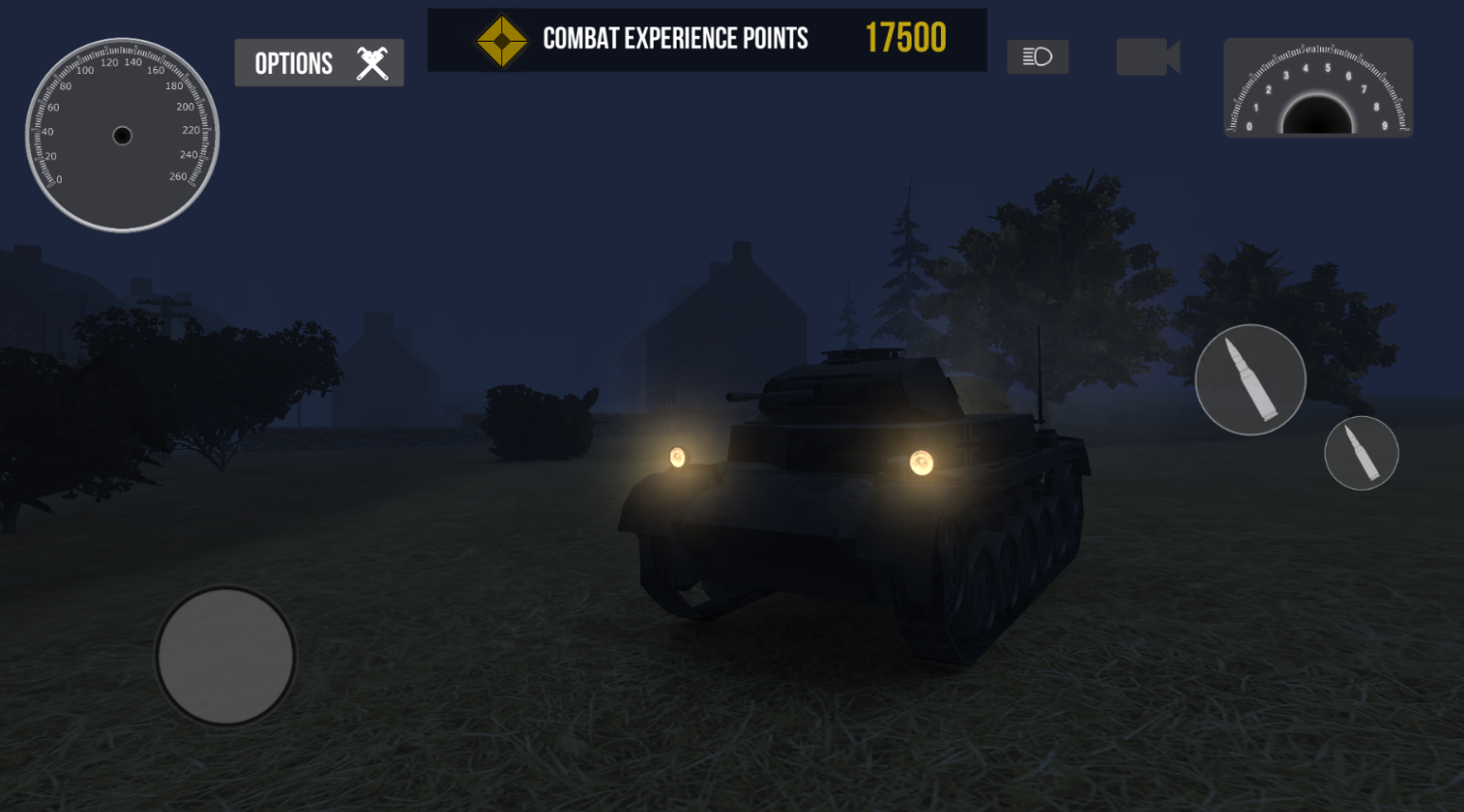Click the 17500 experience points counter

(905, 39)
